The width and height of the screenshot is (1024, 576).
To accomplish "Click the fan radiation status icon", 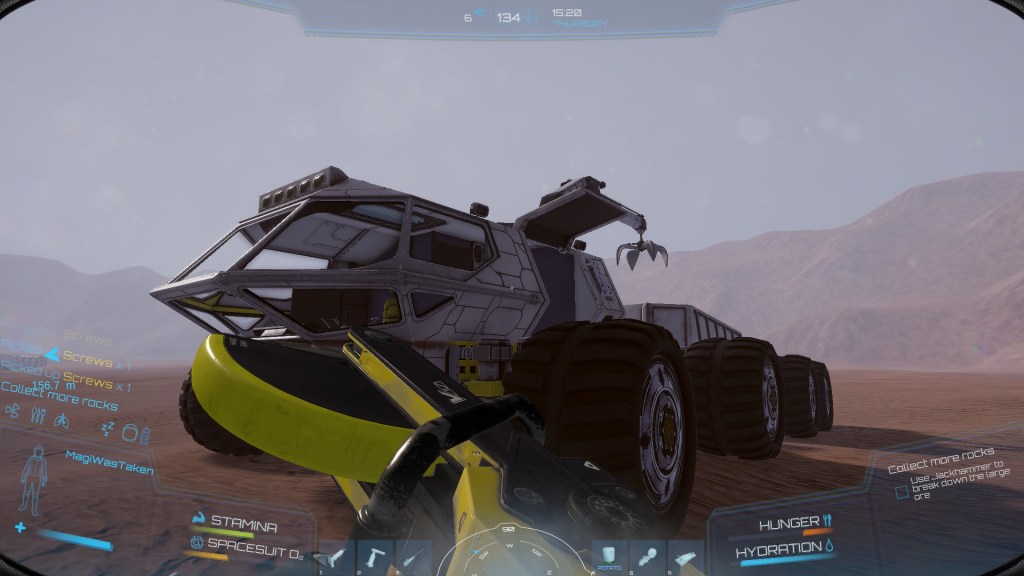I will (13, 409).
